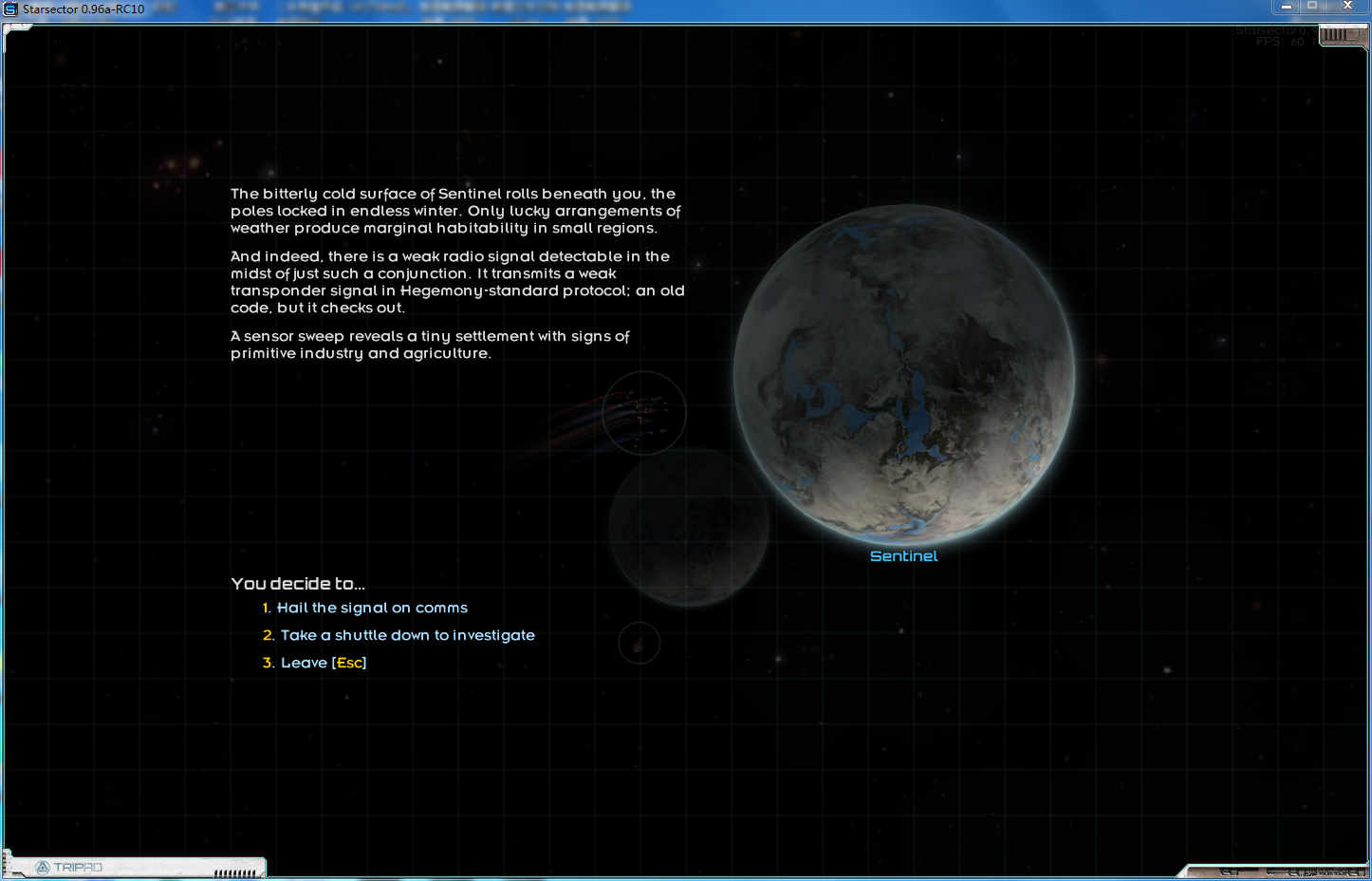The width and height of the screenshot is (1372, 881).
Task: Minimize the Starsector window
Action: tap(1287, 7)
